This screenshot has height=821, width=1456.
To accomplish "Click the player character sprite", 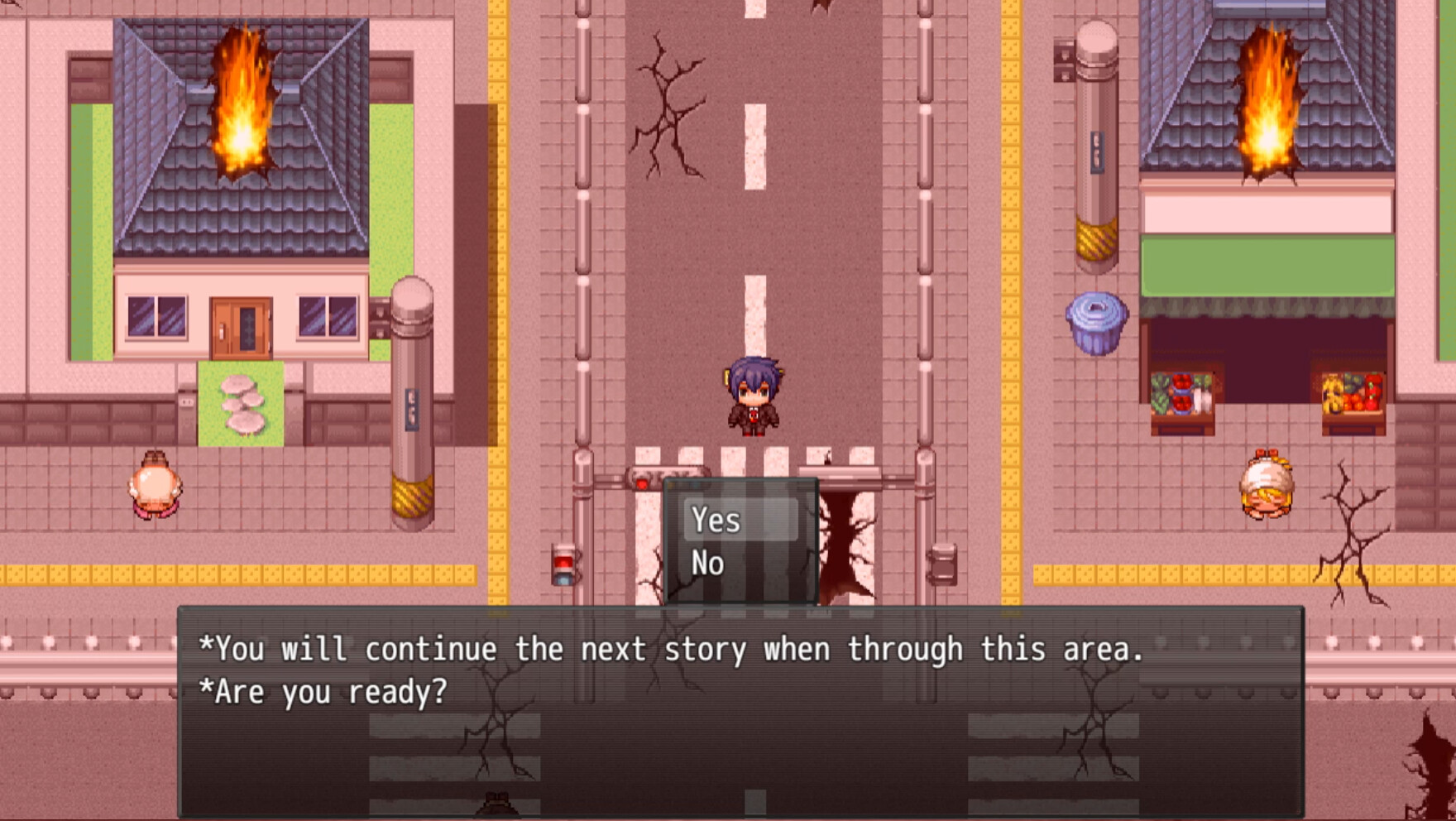I will pyautogui.click(x=754, y=397).
